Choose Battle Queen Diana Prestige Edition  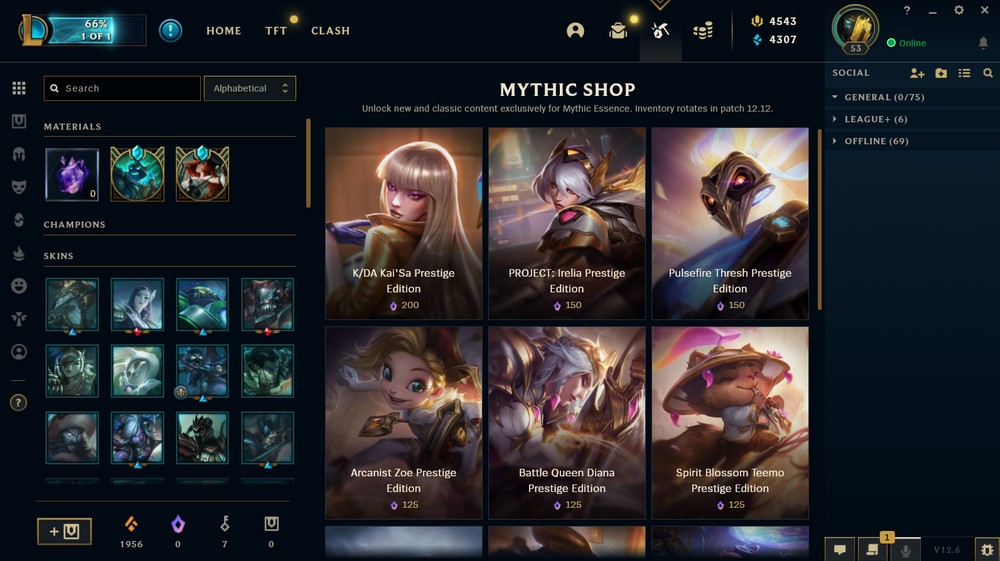click(x=567, y=422)
